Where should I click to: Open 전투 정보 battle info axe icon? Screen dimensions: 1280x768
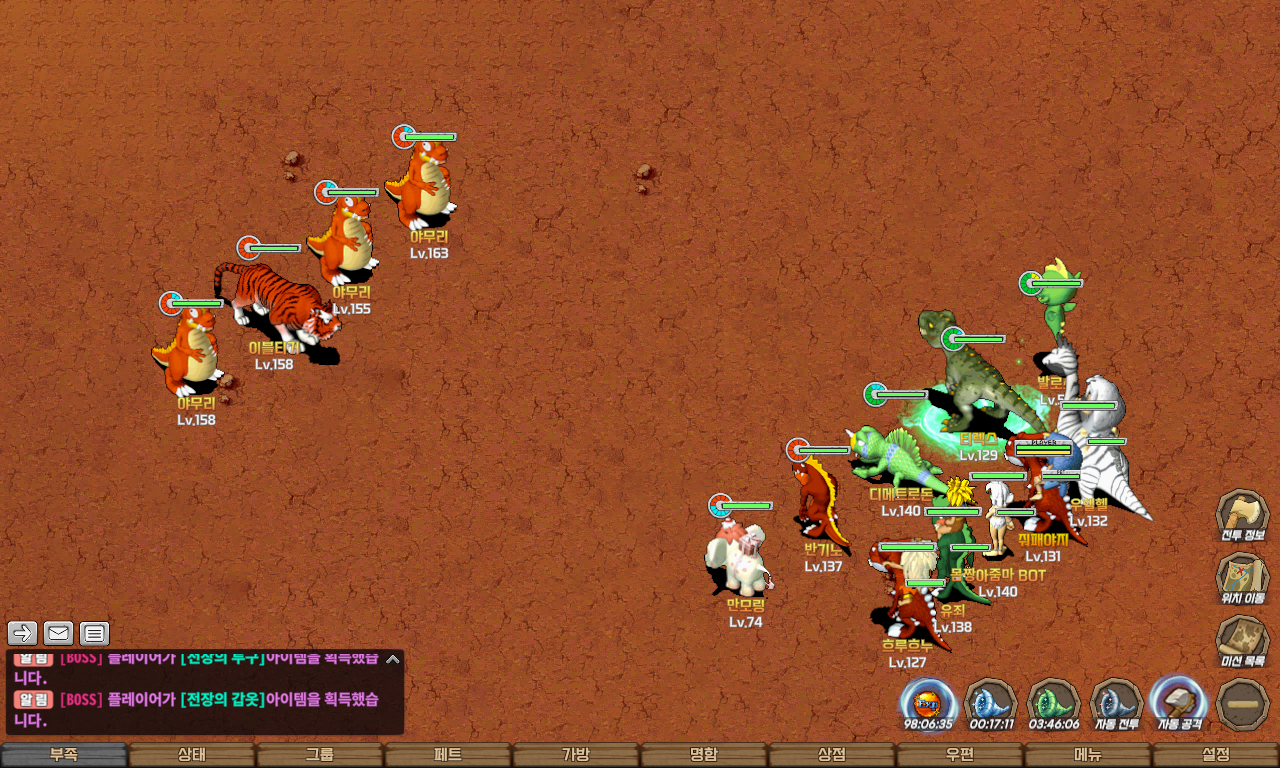(1242, 516)
